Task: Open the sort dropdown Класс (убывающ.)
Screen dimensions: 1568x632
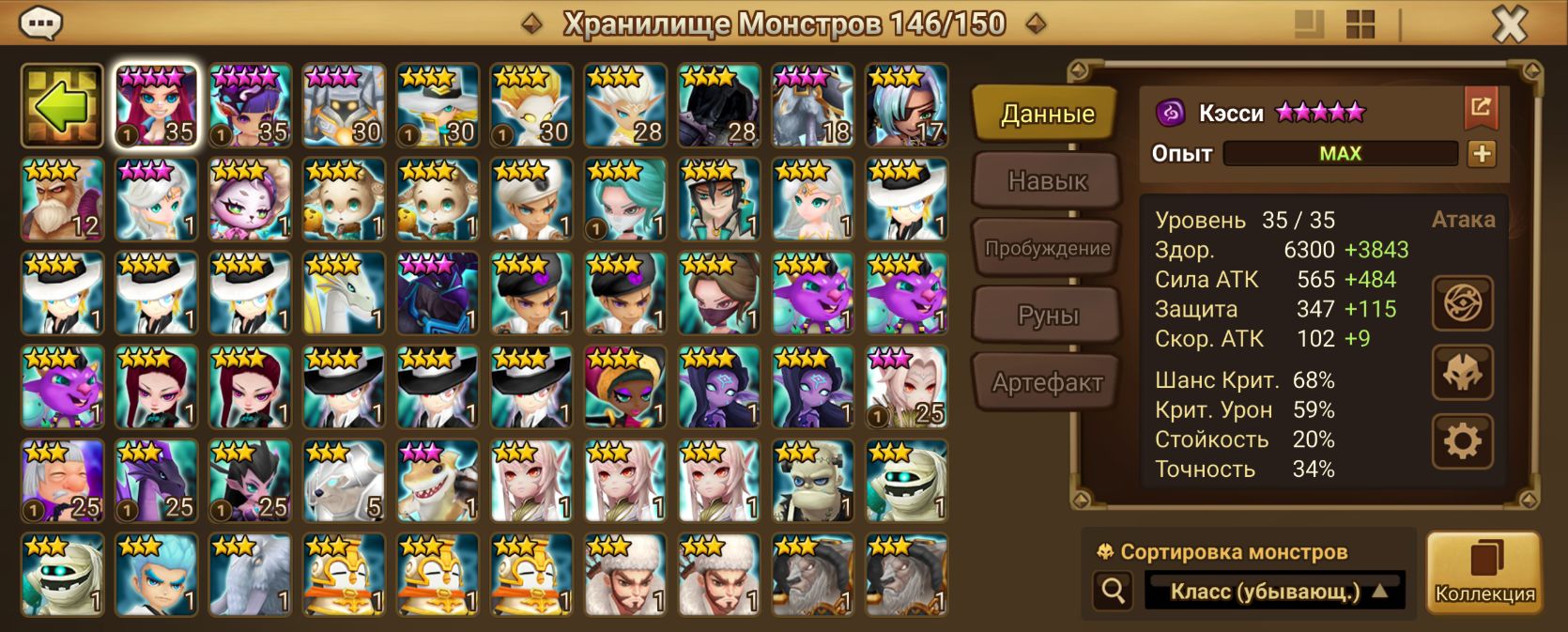Action: click(x=1274, y=592)
